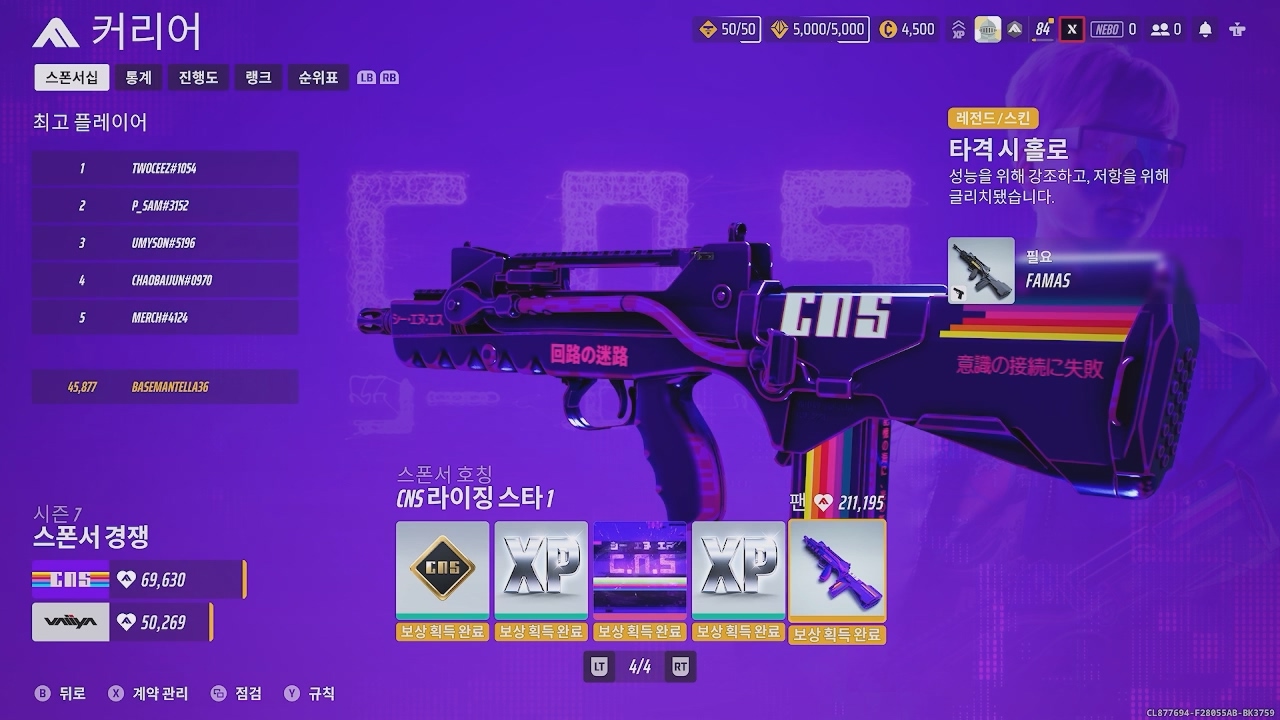Click the gold coin balance showing 4,500
Screen dimensions: 1280x720
(908, 29)
